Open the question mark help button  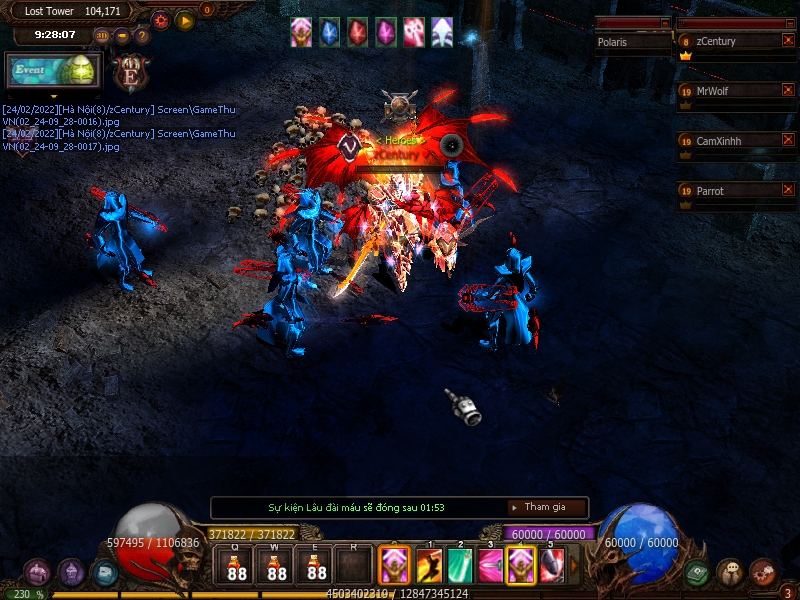coord(142,36)
